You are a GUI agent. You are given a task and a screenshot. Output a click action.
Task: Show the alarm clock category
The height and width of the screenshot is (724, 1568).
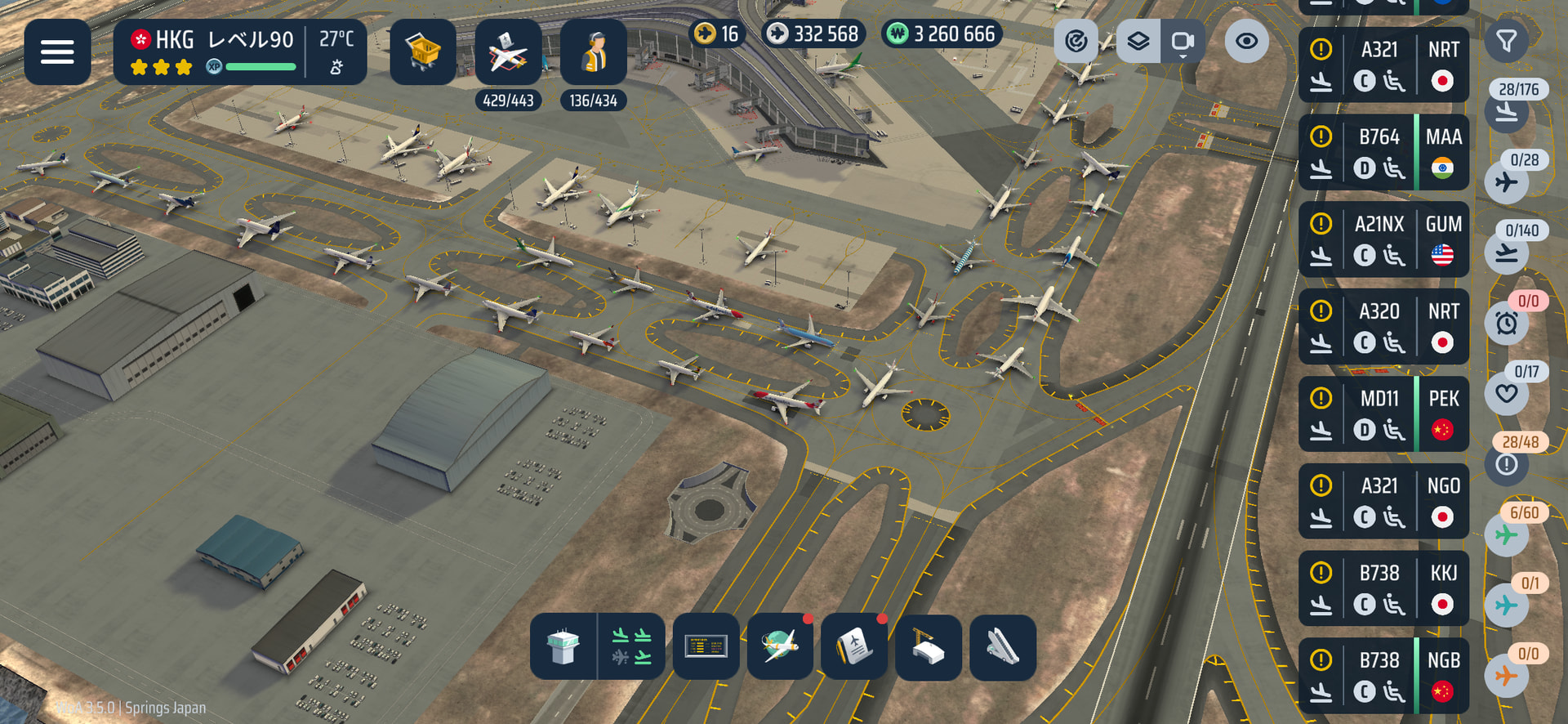tap(1507, 323)
